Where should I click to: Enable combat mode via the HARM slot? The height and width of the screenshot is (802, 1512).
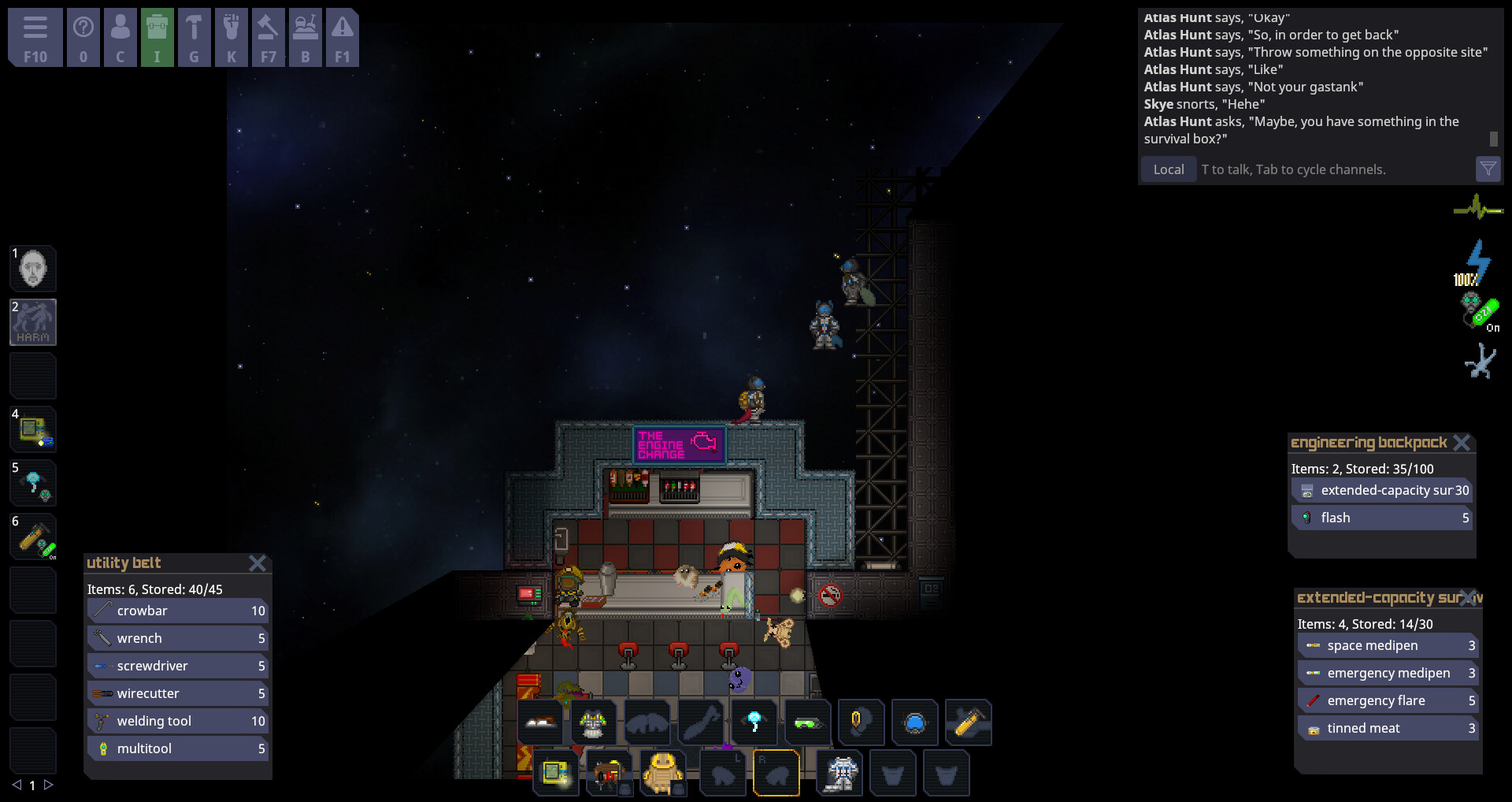[x=33, y=322]
